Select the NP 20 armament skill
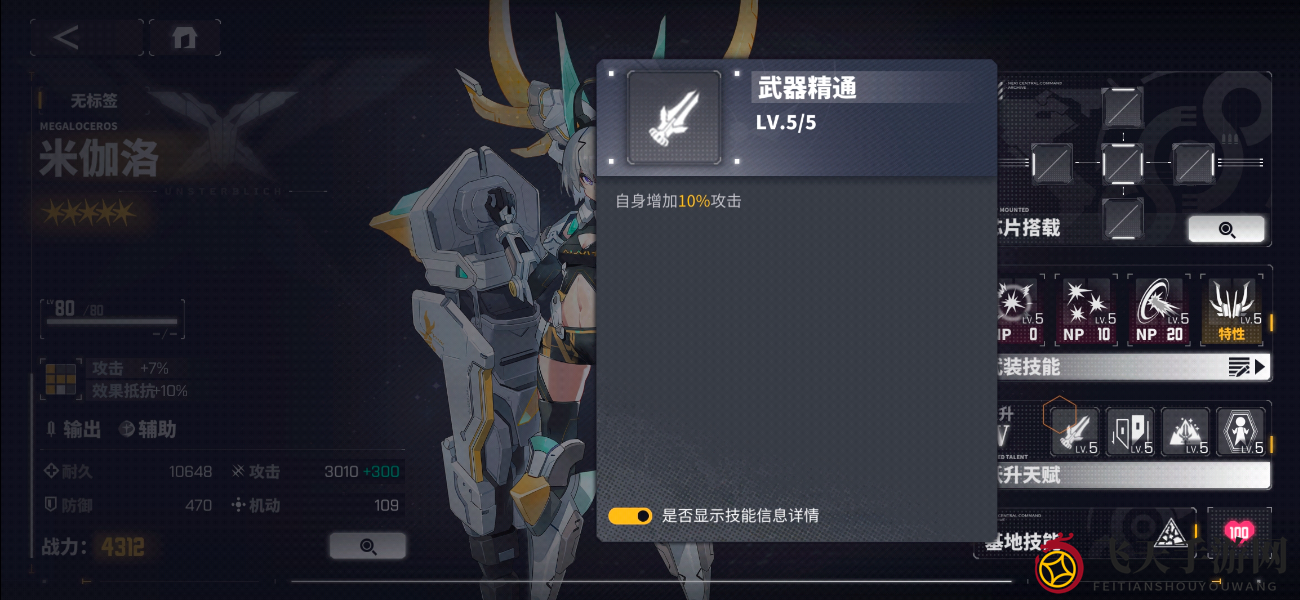The width and height of the screenshot is (1300, 600). (1159, 309)
